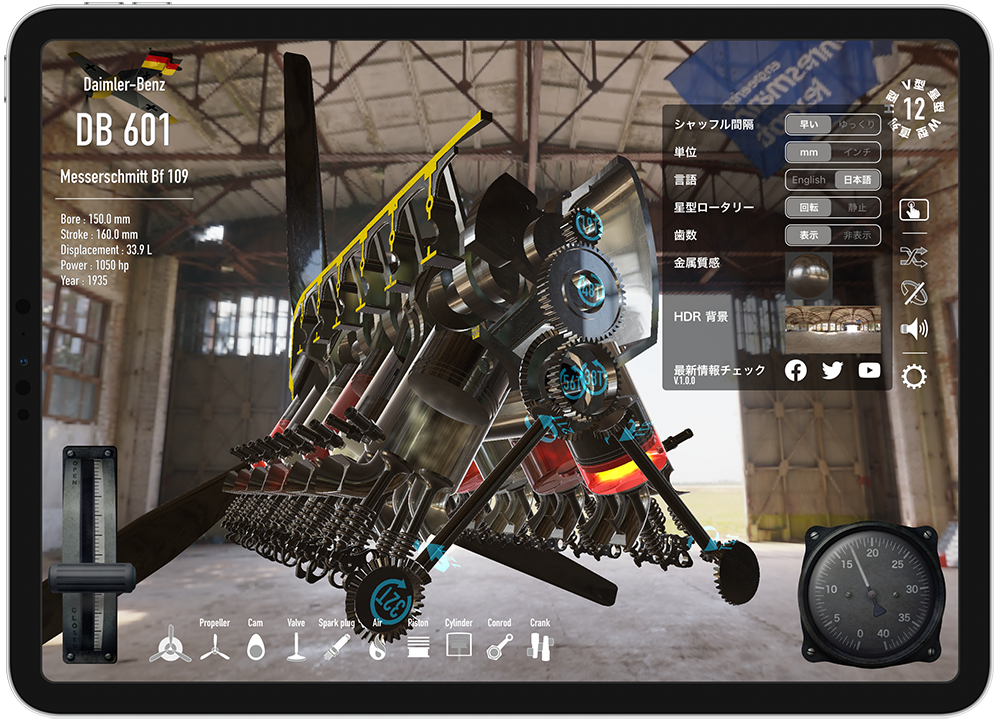Select the metal sphere material thumbnail
The height and width of the screenshot is (720, 1000).
pos(808,274)
